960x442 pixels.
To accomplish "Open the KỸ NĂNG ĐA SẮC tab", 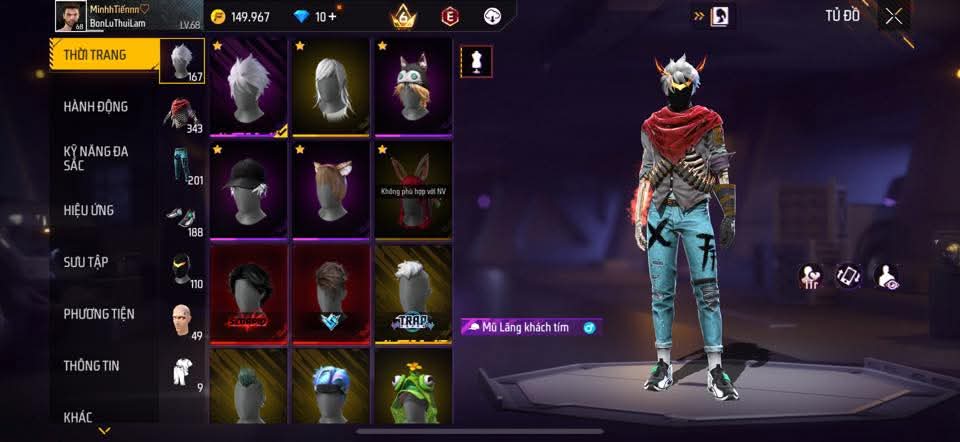I will click(x=95, y=158).
